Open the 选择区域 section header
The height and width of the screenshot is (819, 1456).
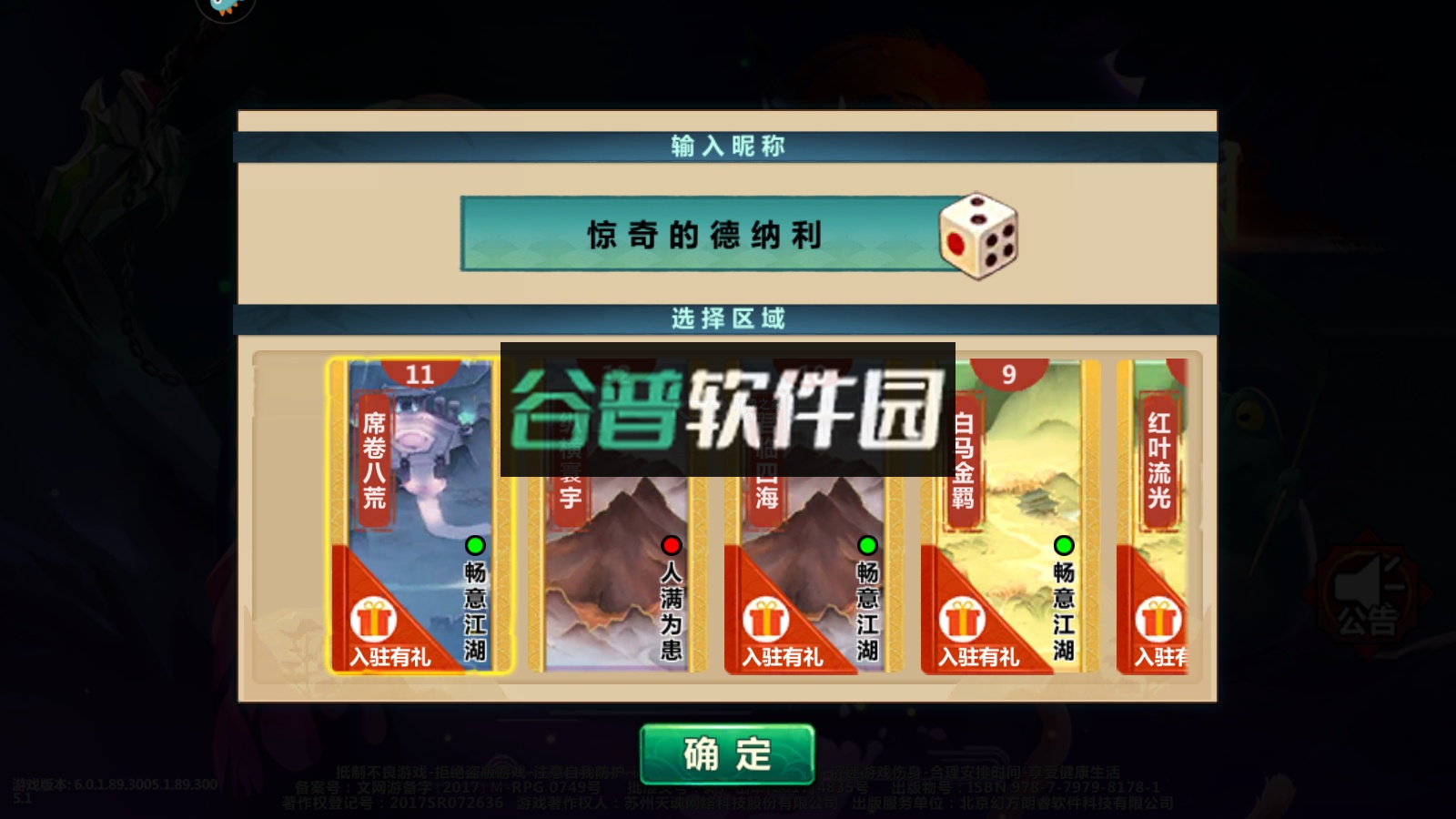tap(728, 318)
